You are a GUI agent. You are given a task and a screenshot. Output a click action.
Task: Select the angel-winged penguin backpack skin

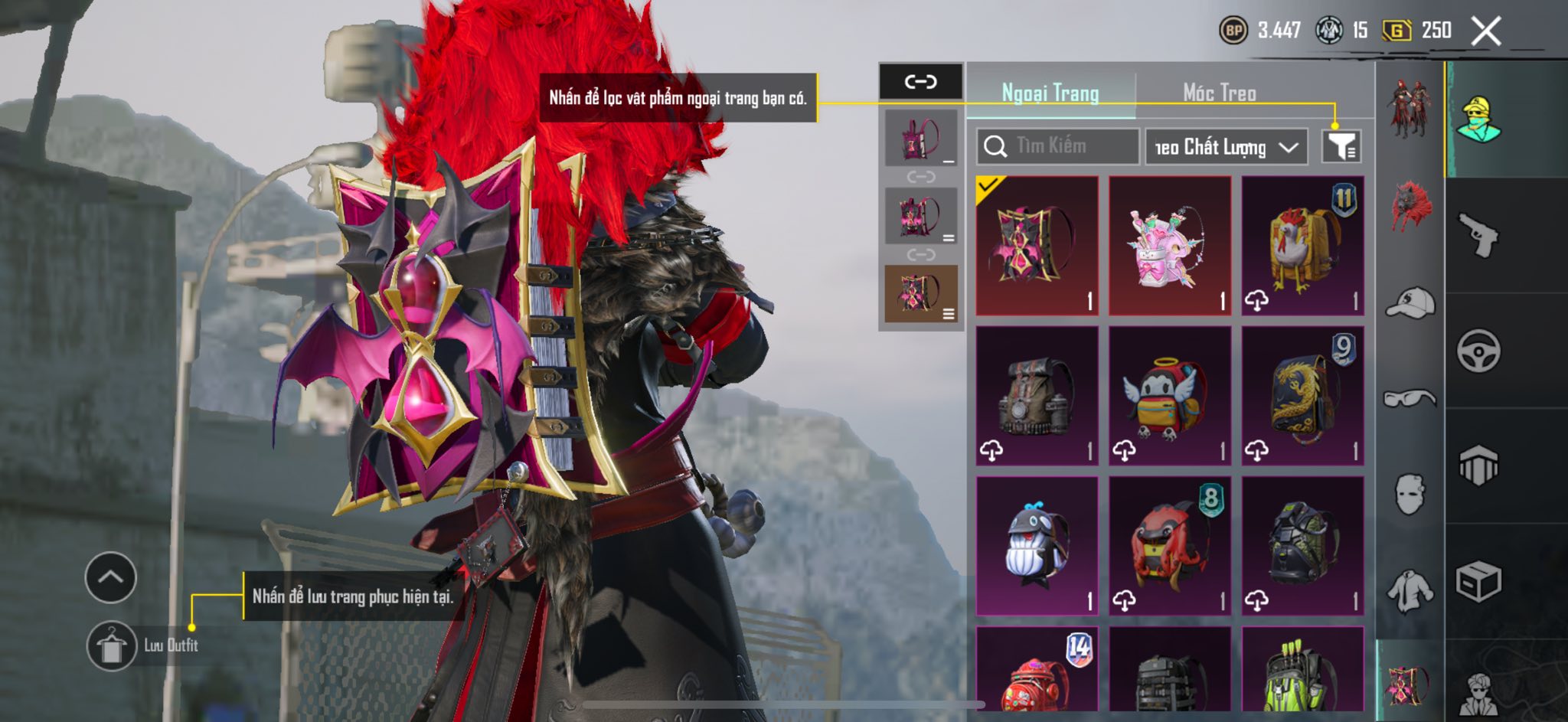pyautogui.click(x=1169, y=395)
